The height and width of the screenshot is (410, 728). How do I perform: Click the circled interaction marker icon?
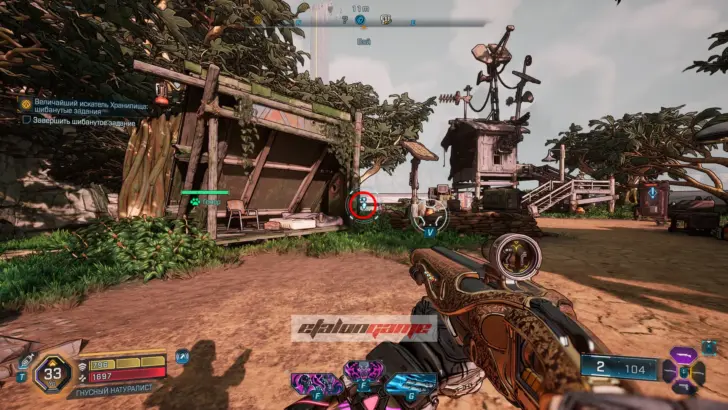(x=363, y=205)
